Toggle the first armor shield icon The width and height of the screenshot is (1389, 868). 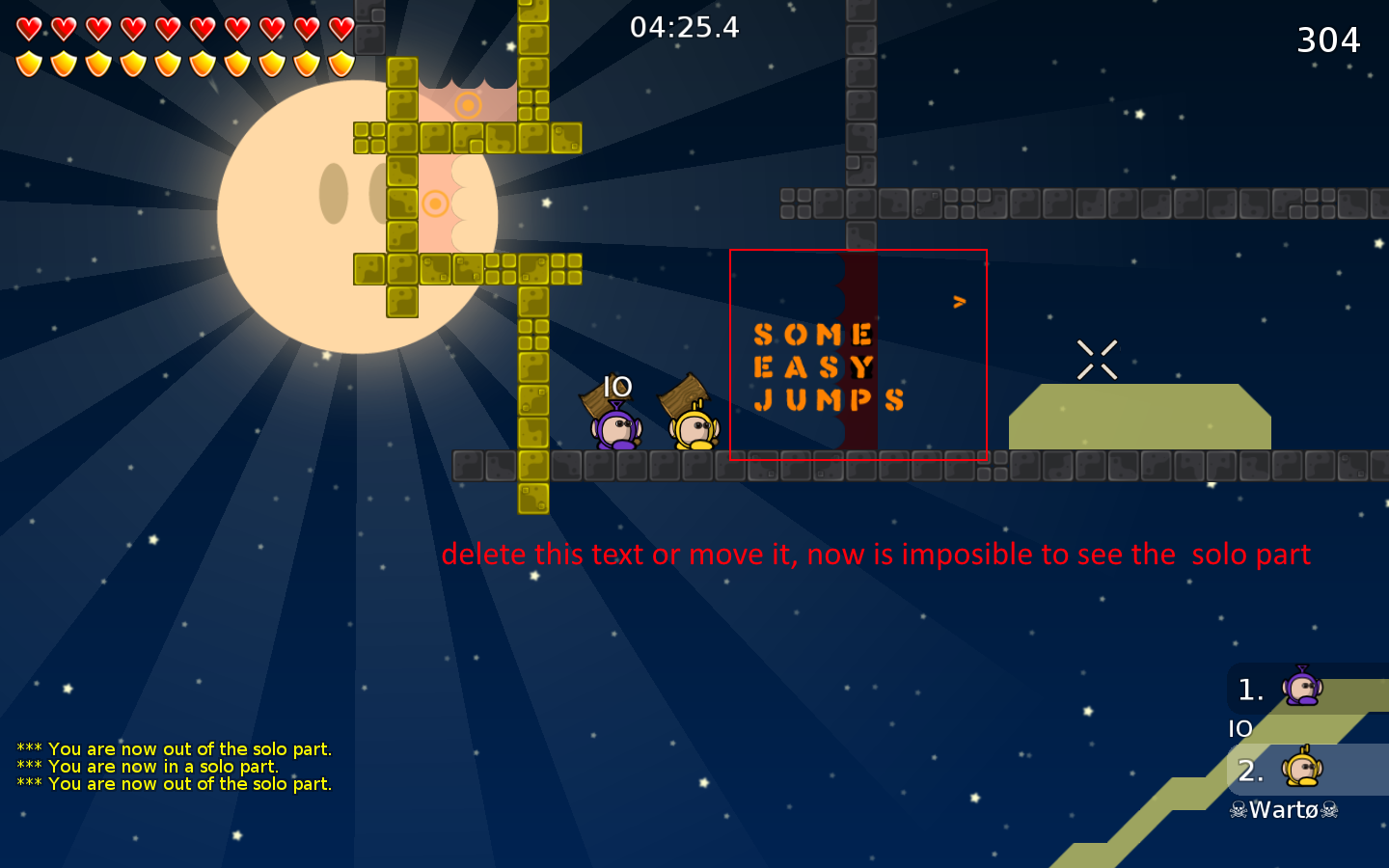pyautogui.click(x=27, y=62)
